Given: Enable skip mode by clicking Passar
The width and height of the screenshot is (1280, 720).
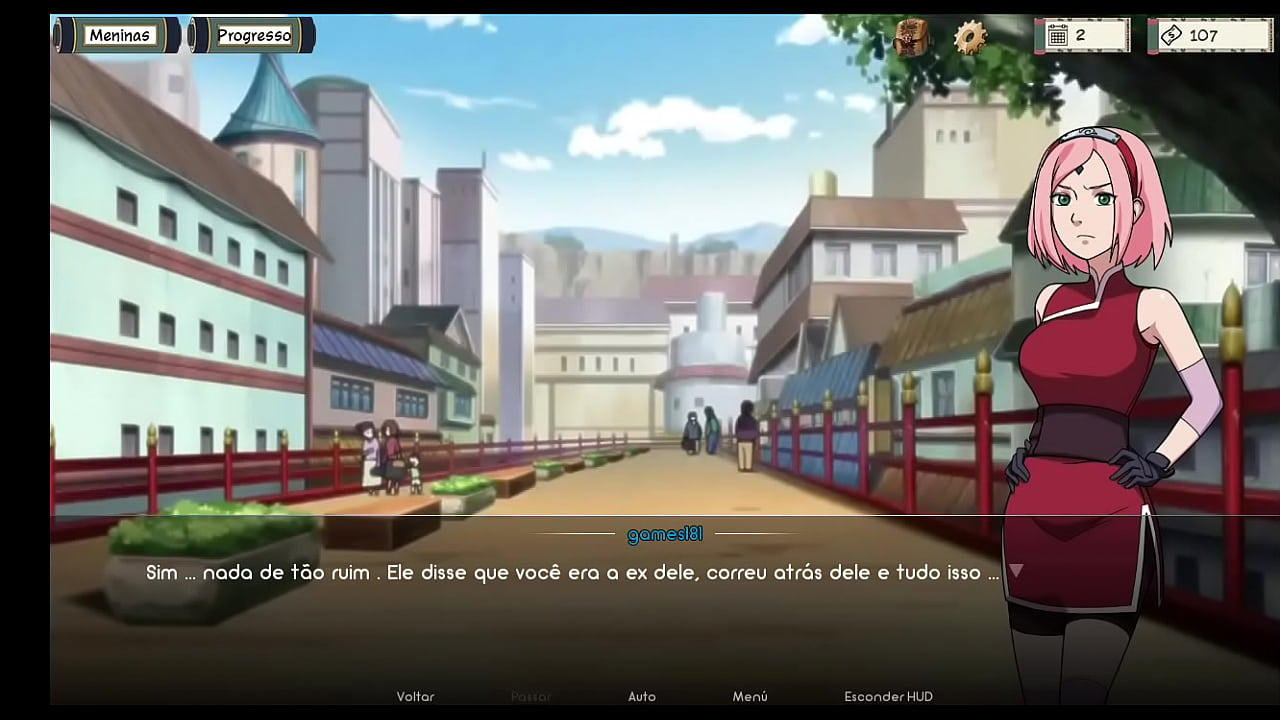Looking at the screenshot, I should (531, 696).
